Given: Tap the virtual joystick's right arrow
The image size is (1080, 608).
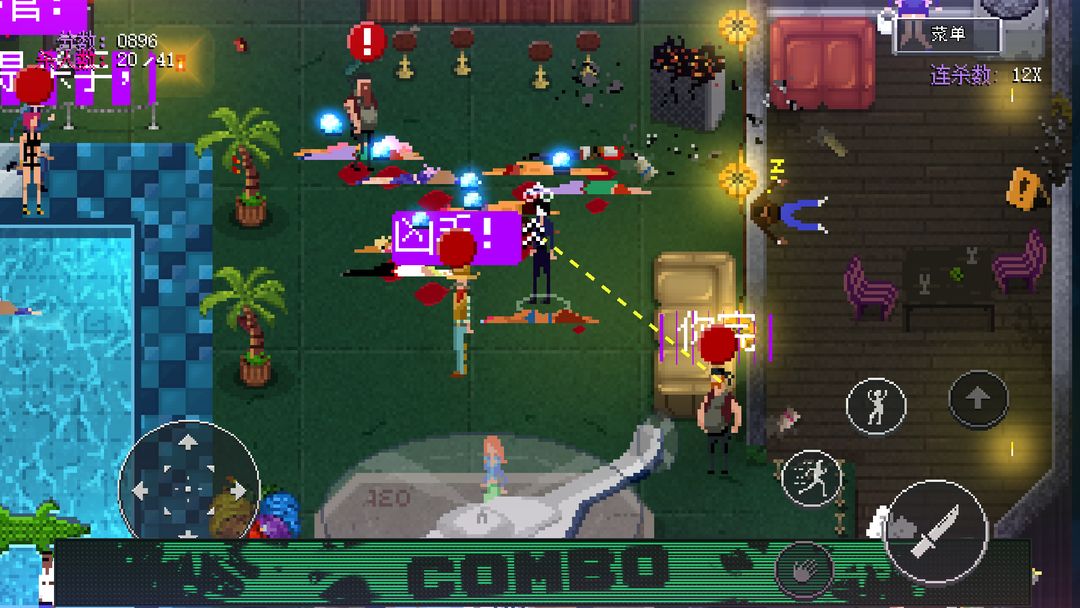Looking at the screenshot, I should 237,490.
